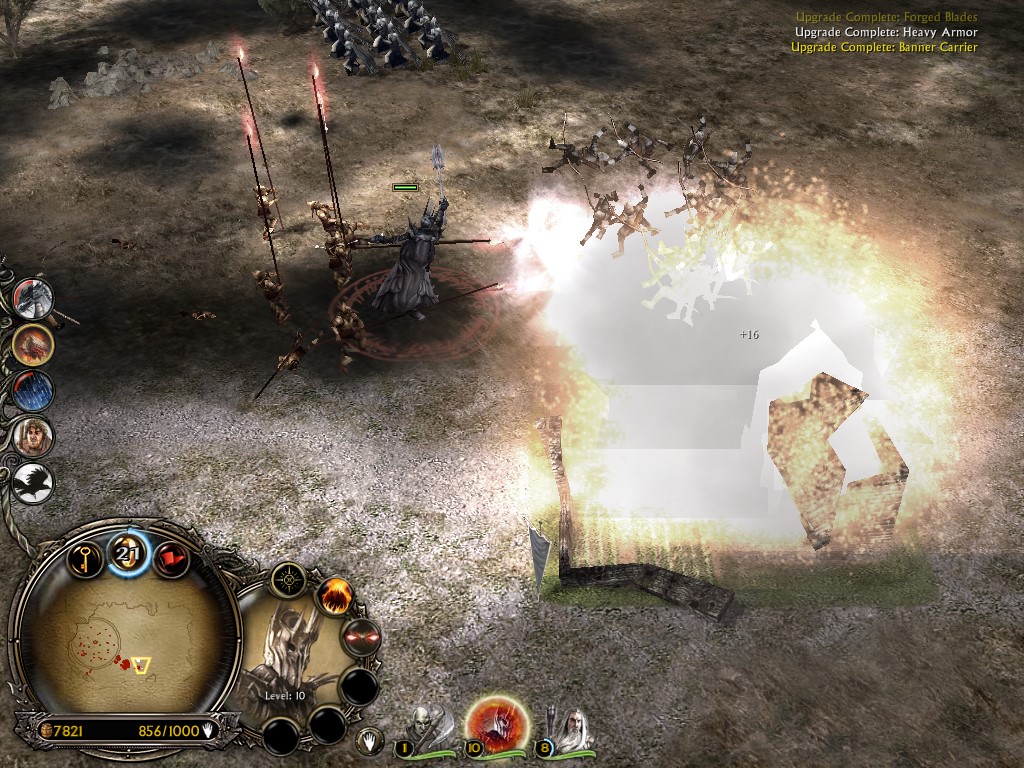Trigger the battering ram fire power
The image size is (1024, 768).
[x=33, y=345]
